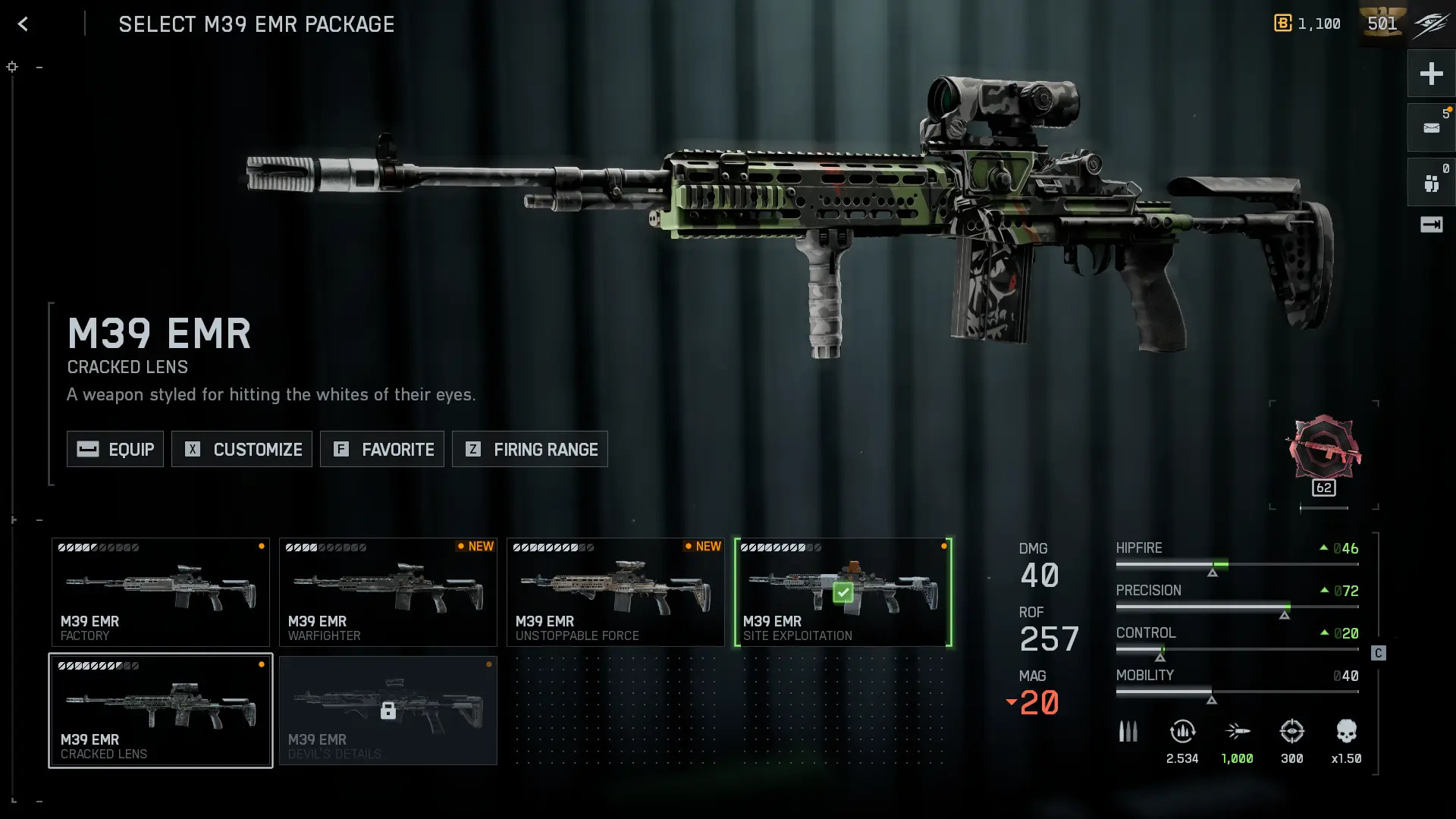
Task: Click the weapon mastery badge
Action: [x=1323, y=450]
